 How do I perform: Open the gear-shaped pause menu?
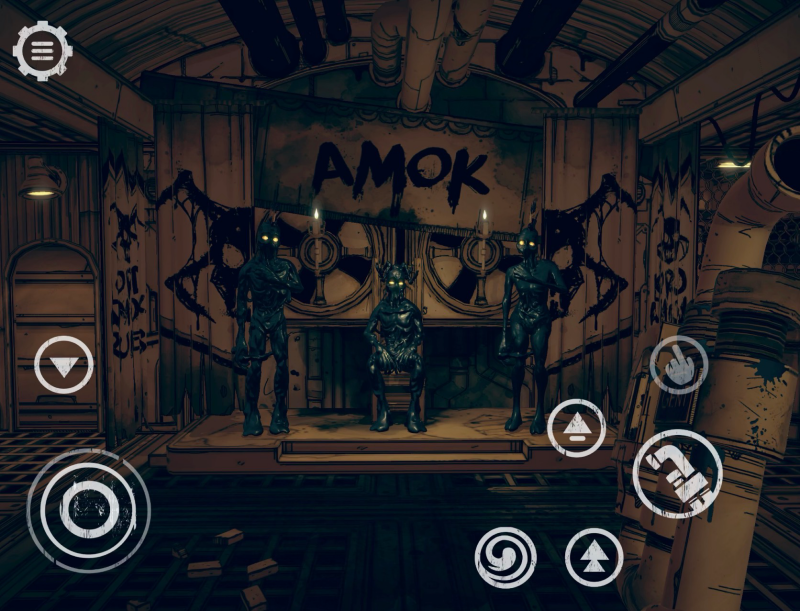click(x=42, y=50)
